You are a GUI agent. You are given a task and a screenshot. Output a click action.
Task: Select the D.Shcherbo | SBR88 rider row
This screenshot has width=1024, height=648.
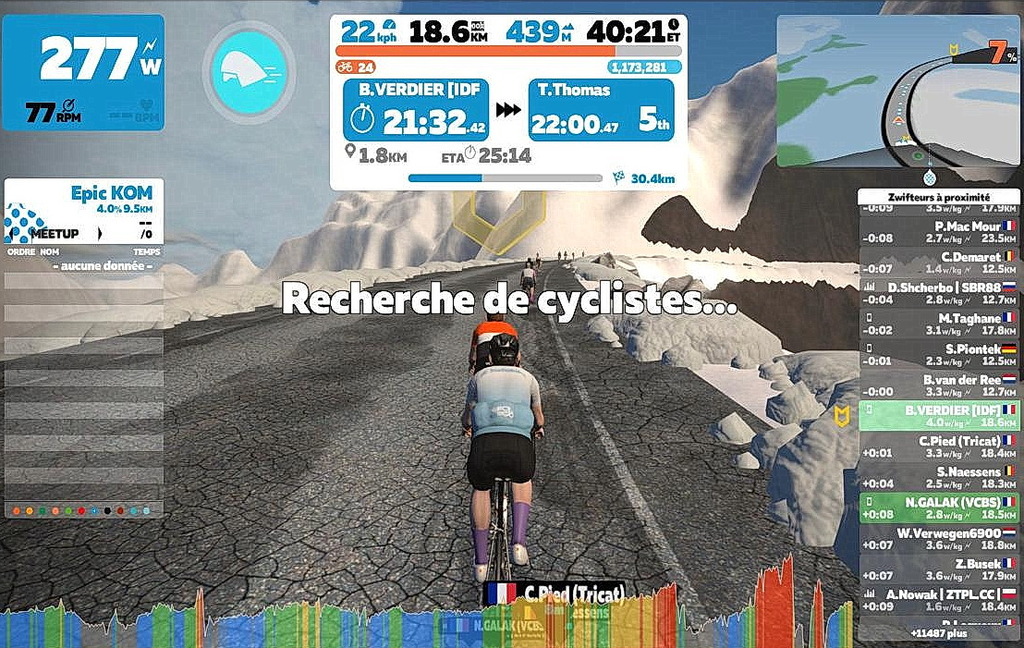[937, 293]
